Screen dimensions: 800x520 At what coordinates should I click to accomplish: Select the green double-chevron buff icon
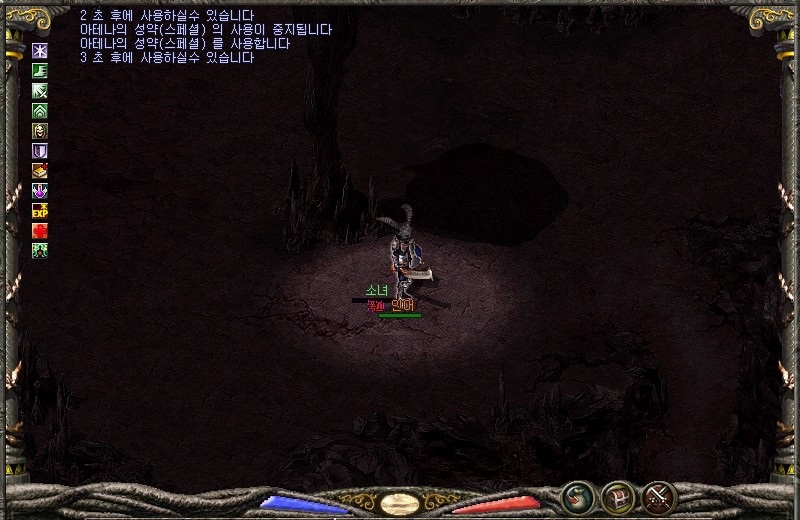pos(40,110)
